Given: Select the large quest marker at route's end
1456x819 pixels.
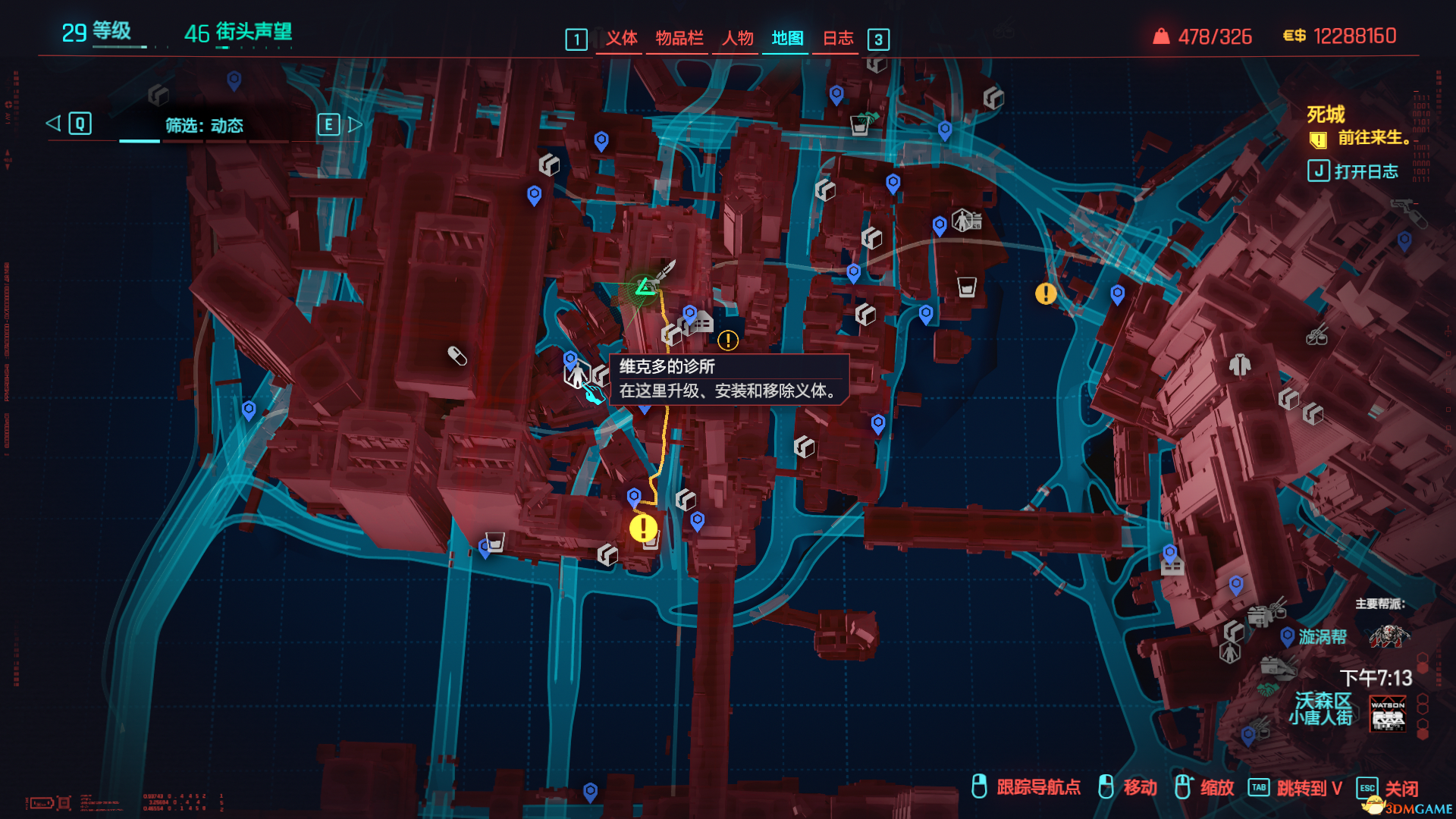Looking at the screenshot, I should point(643,528).
